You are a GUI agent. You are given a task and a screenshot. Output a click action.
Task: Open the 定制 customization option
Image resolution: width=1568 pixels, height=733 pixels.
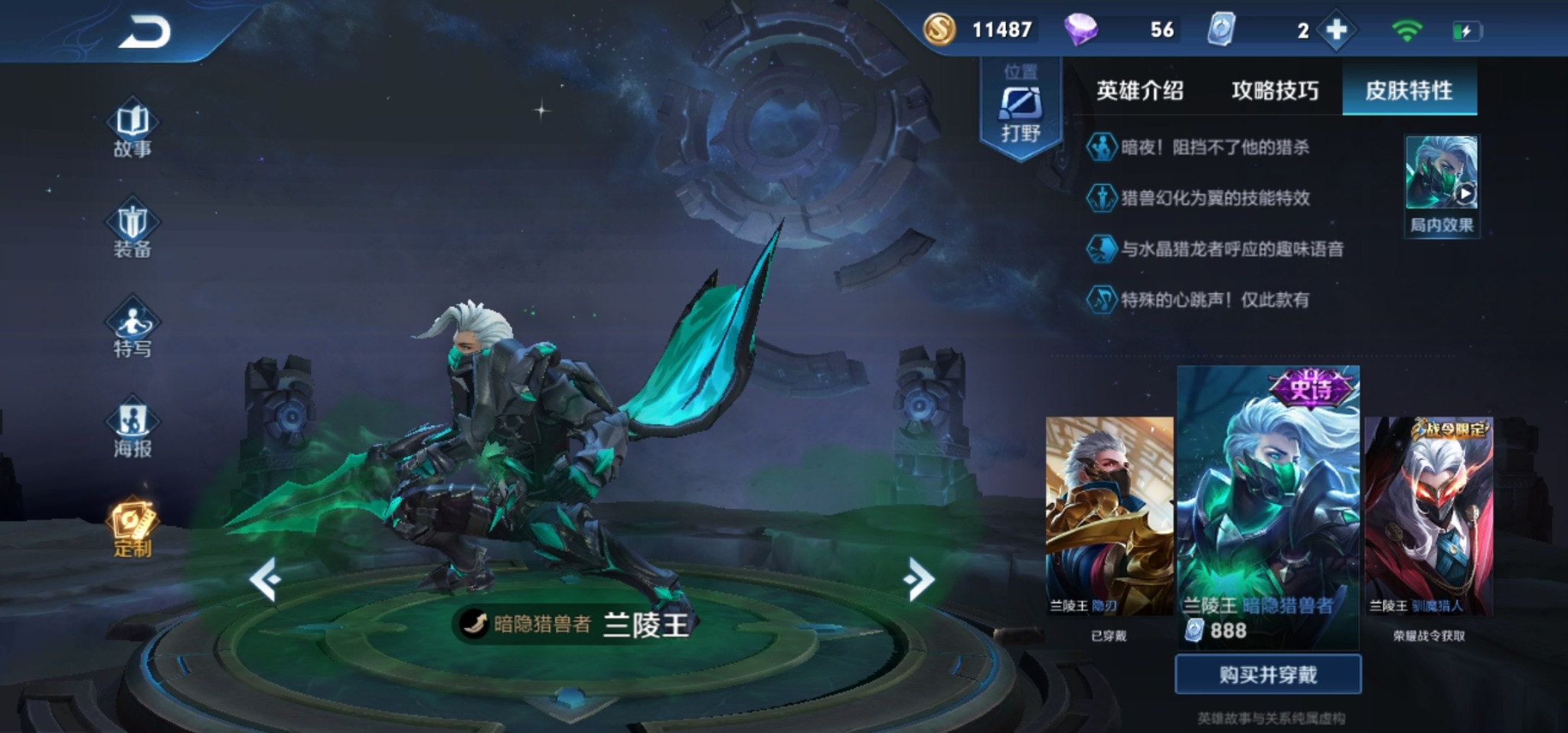coord(132,528)
